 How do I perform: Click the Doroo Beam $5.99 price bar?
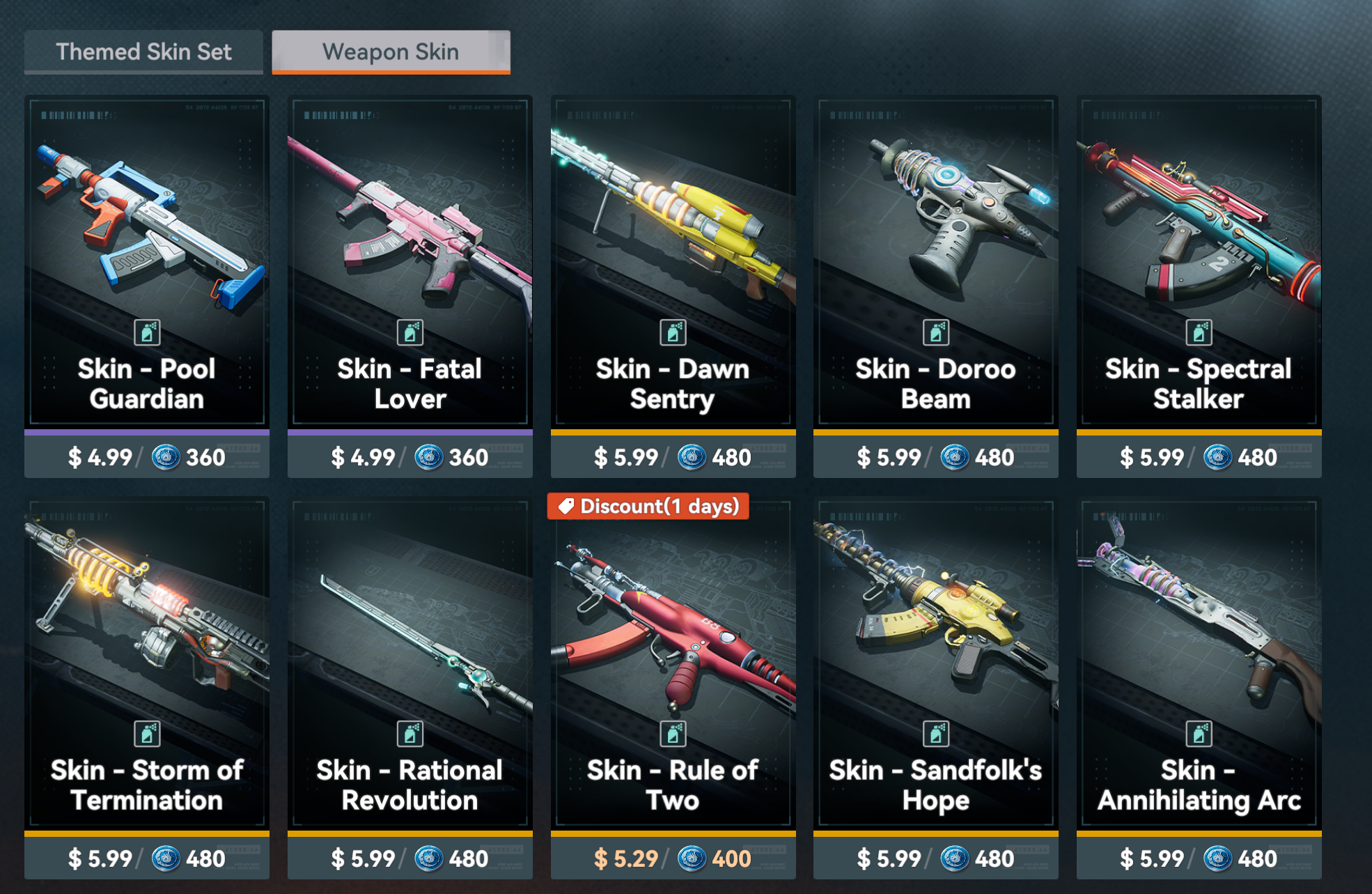(x=935, y=457)
